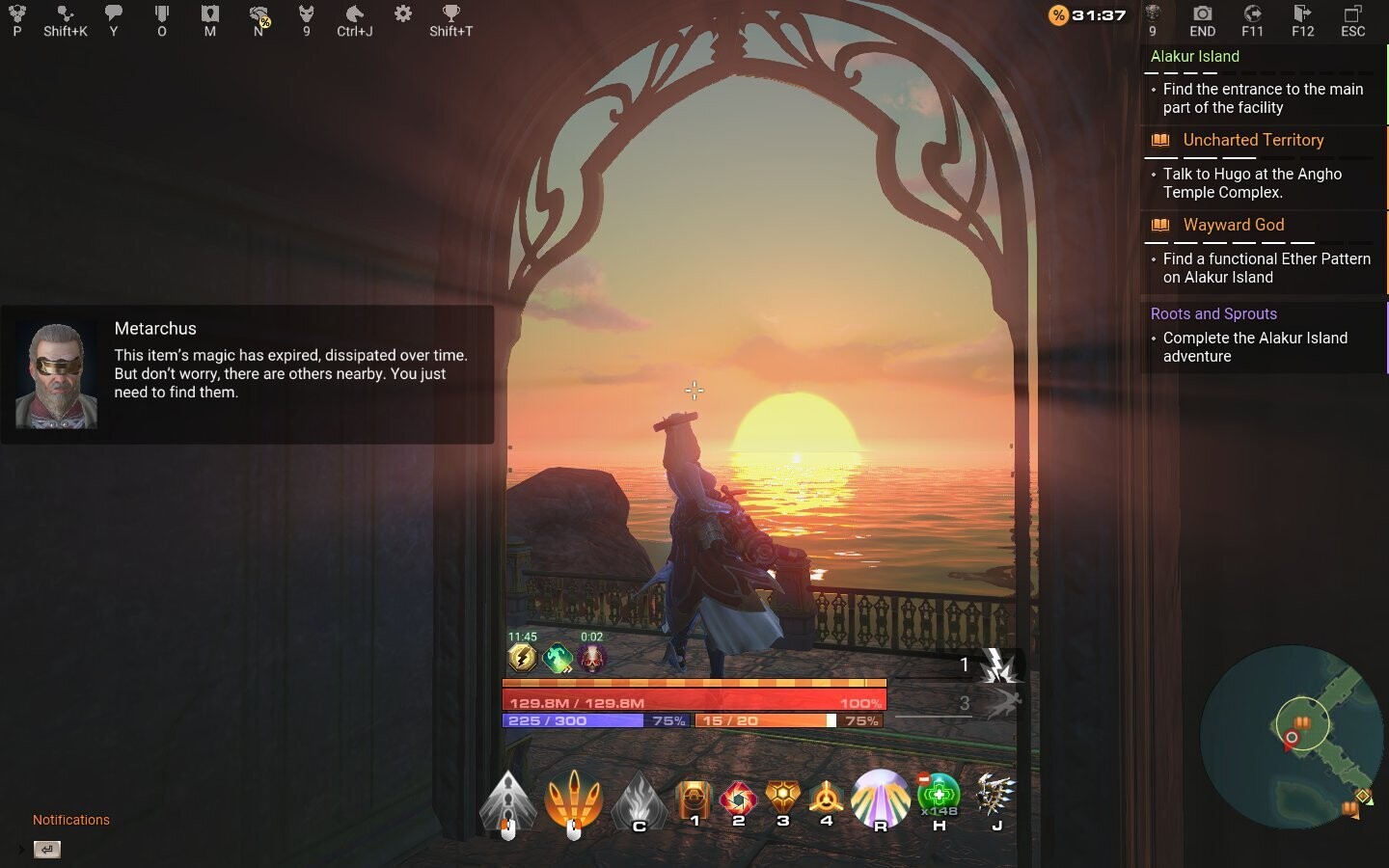Select the Wayward God quest title
Image resolution: width=1389 pixels, height=868 pixels.
point(1233,225)
